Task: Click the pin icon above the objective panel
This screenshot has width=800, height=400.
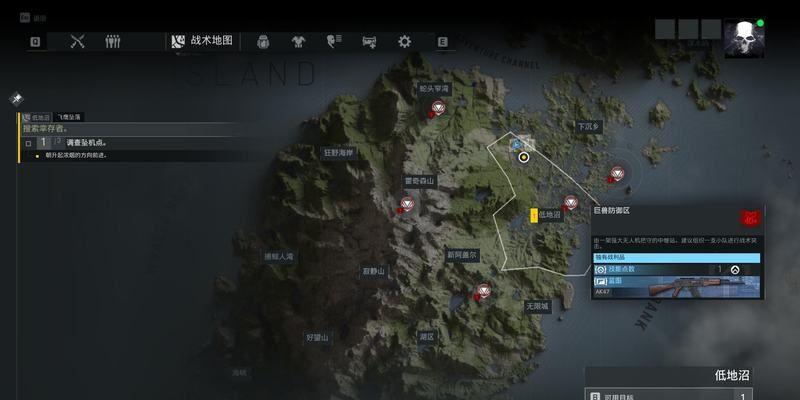Action: 16,98
